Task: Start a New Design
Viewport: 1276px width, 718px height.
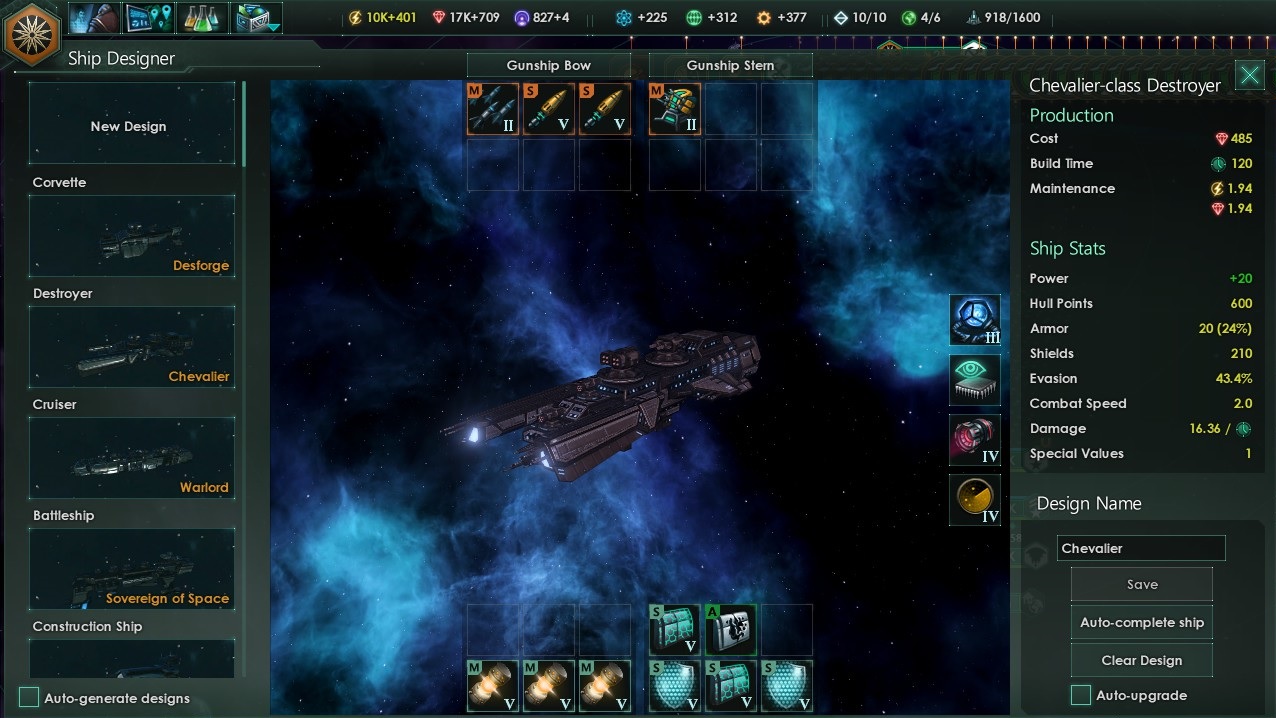Action: 131,125
